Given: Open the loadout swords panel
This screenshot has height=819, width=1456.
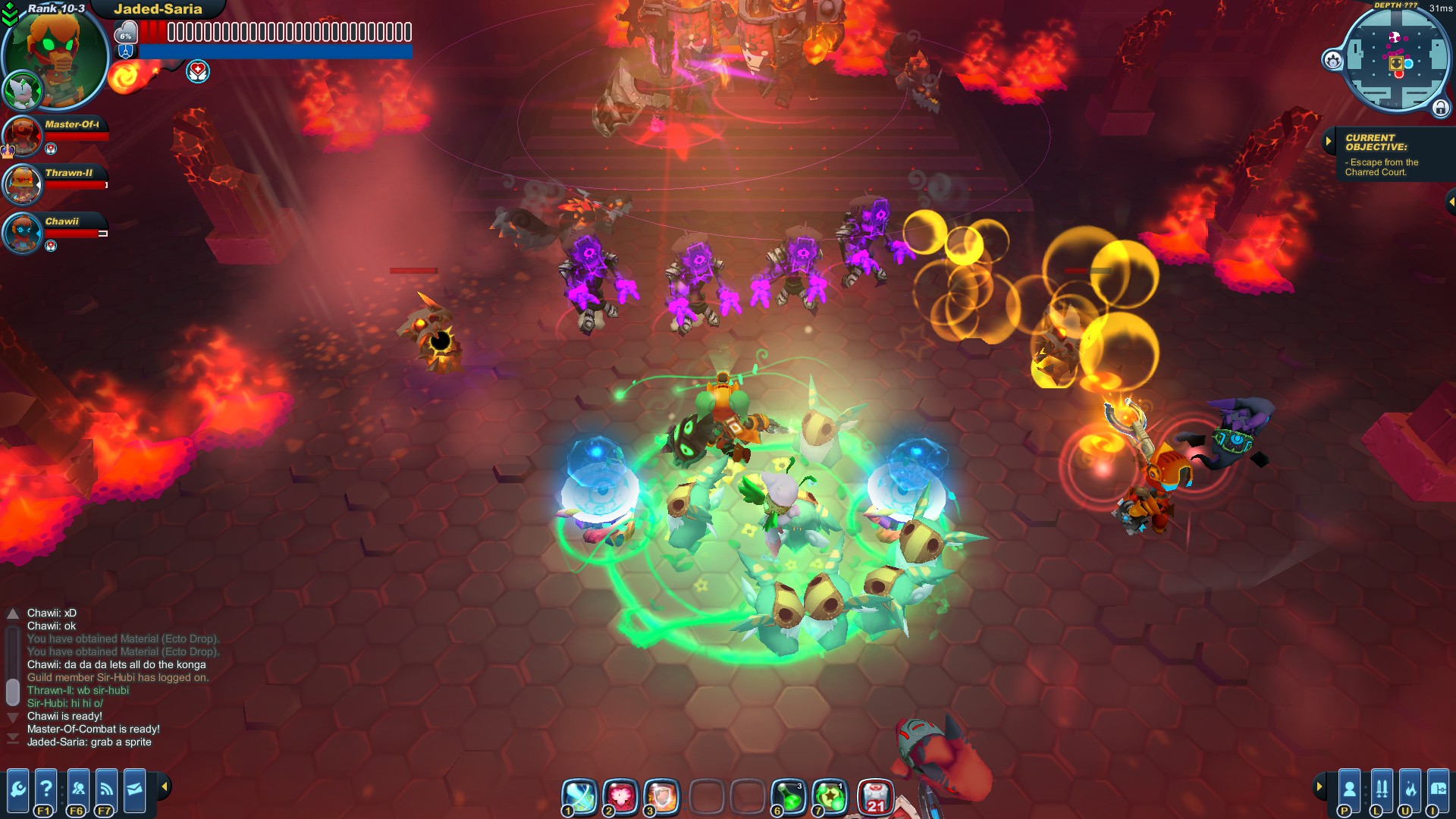Looking at the screenshot, I should 1382,790.
